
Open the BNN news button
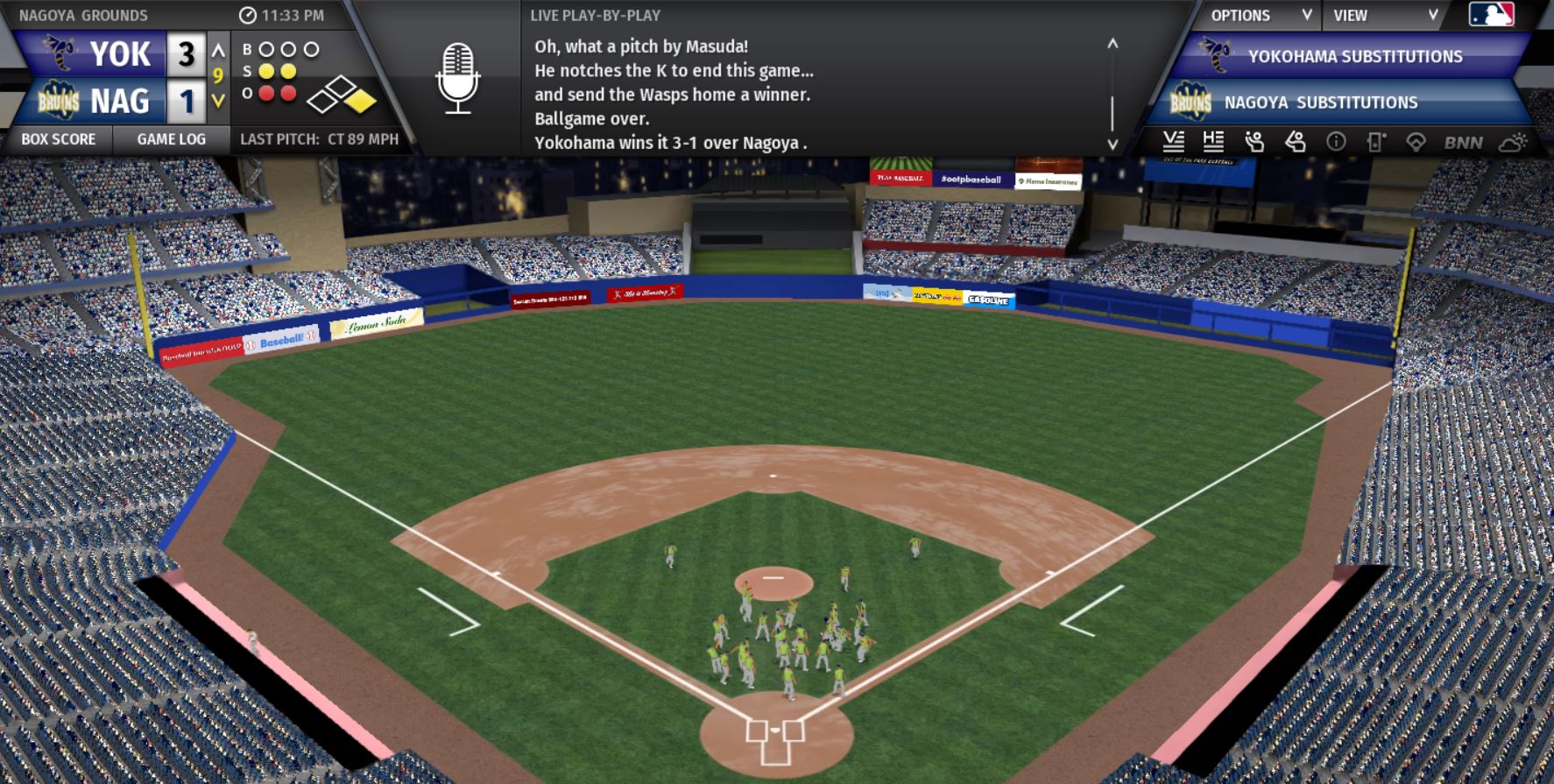(1463, 142)
